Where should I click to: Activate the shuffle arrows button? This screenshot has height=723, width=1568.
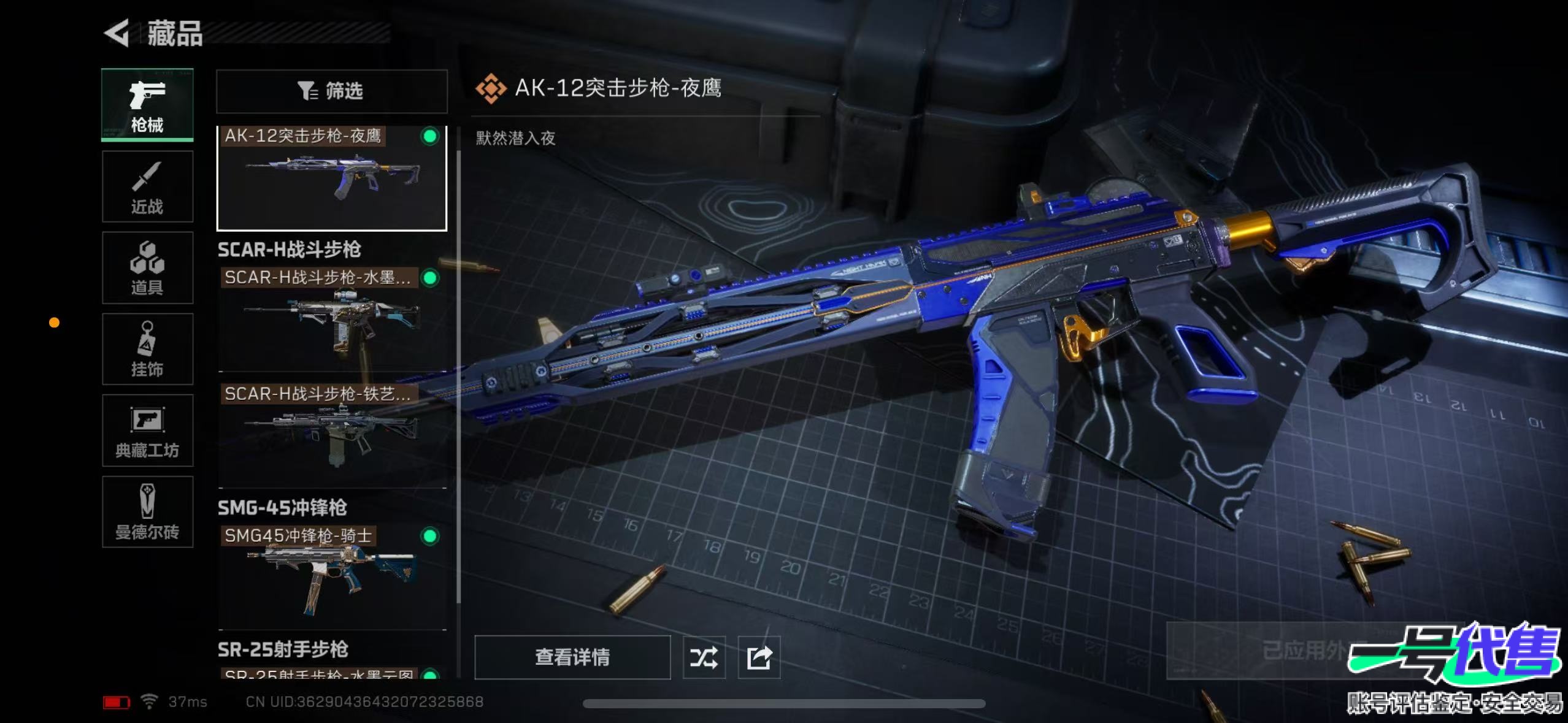point(704,657)
